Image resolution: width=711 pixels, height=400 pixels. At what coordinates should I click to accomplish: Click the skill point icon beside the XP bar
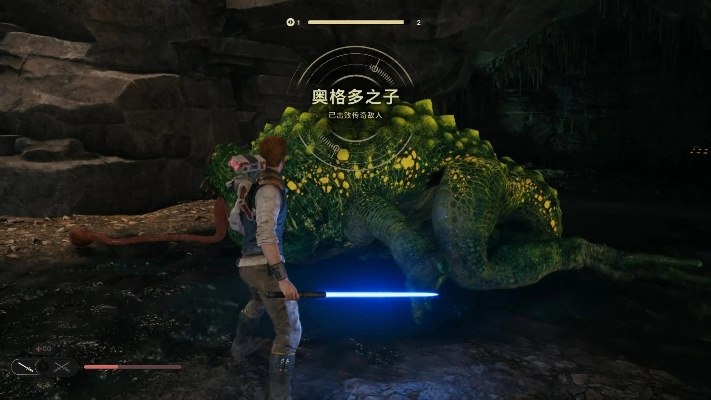(291, 21)
